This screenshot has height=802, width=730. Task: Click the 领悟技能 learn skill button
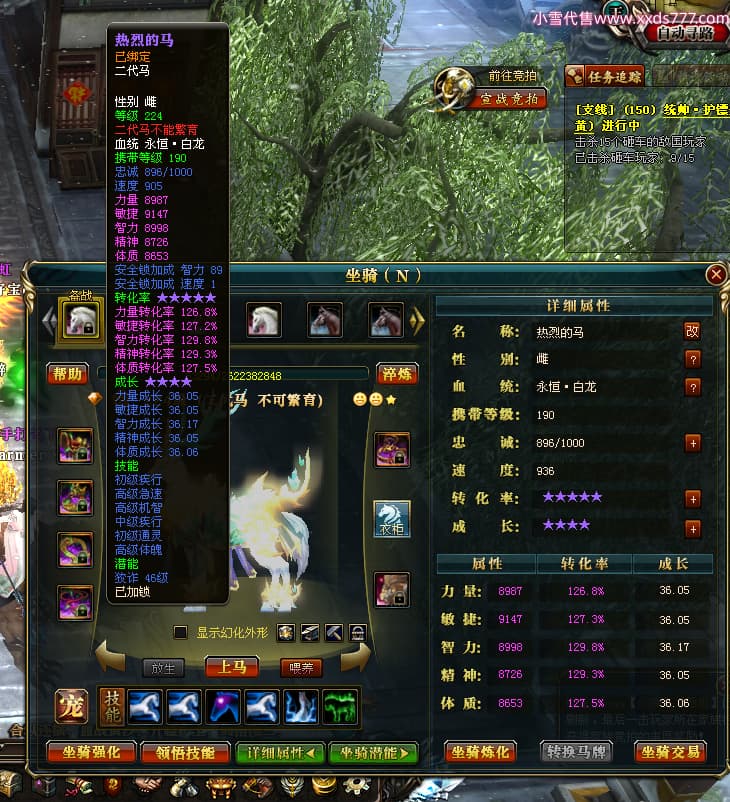tap(184, 752)
